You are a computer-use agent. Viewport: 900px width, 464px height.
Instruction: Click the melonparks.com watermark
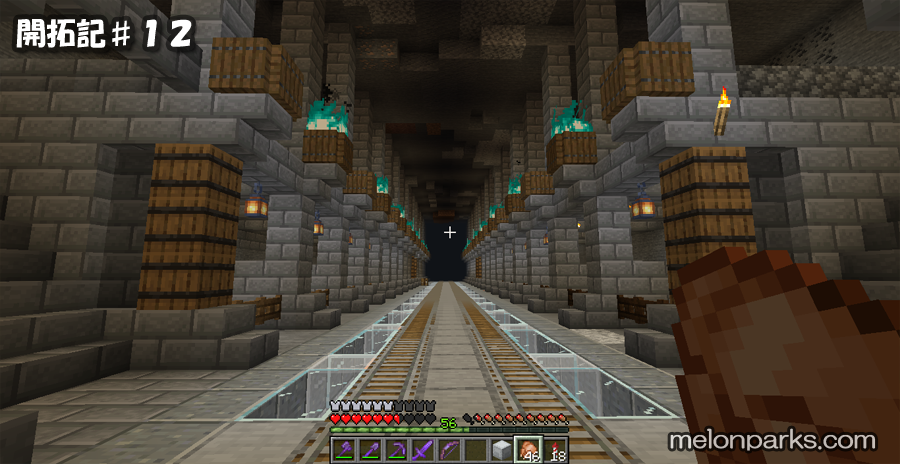coord(773,440)
